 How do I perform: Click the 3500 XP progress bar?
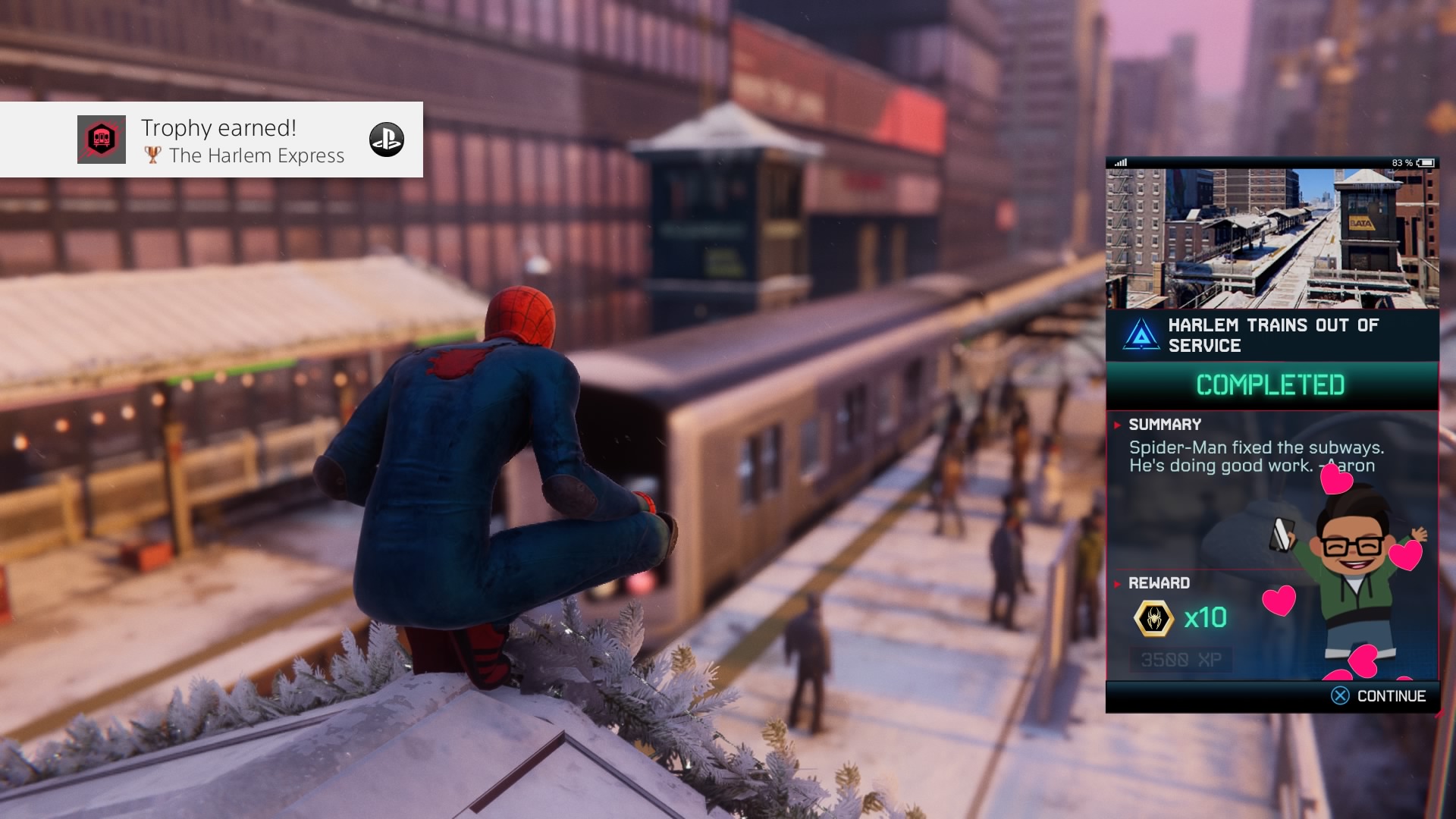[x=1181, y=659]
